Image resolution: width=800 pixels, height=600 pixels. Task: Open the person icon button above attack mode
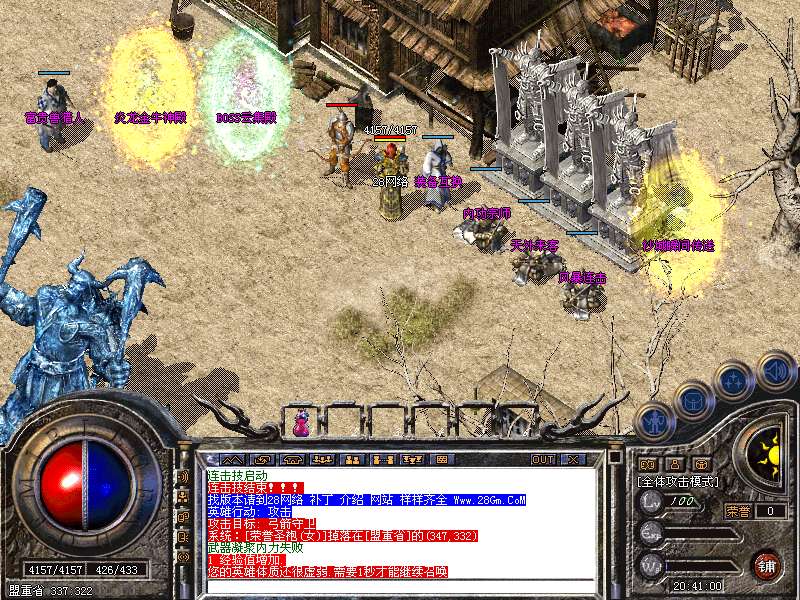tap(674, 464)
